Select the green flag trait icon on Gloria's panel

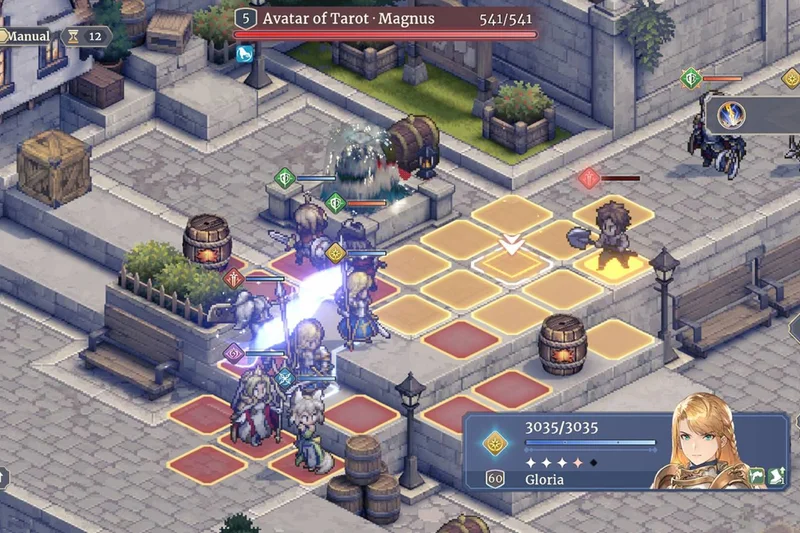pos(758,478)
